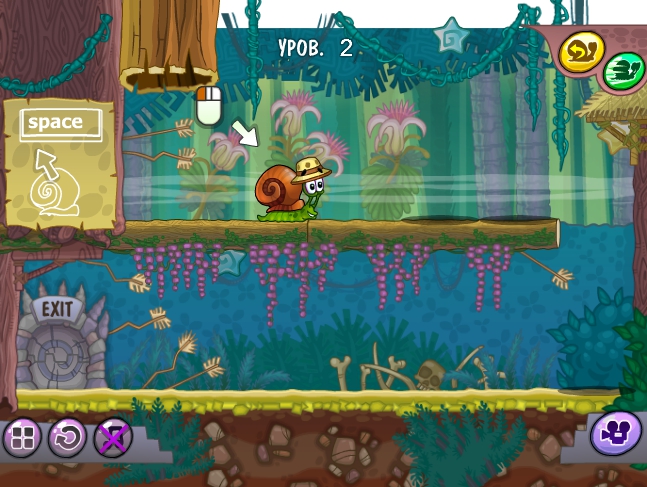Open the level select grid menu

coord(22,437)
